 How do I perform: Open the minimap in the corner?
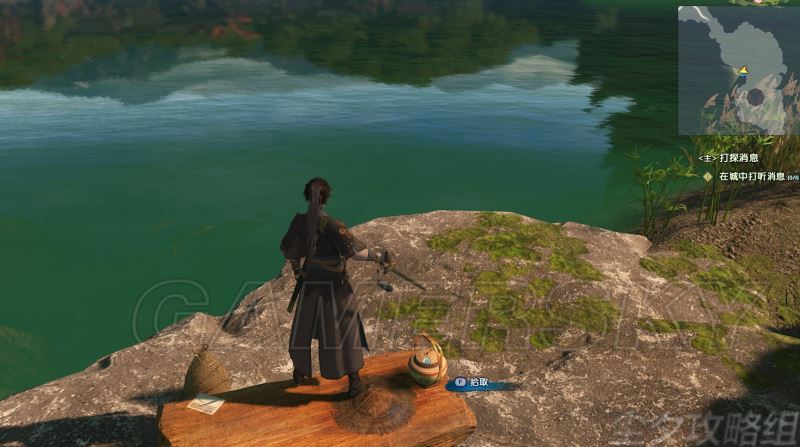coord(738,70)
